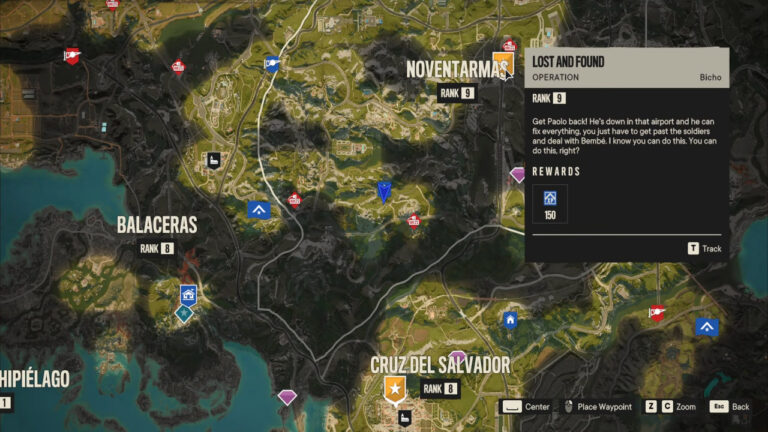Select the blue chevron marker below the operation panel
Screen dimensions: 768x432
coord(707,327)
